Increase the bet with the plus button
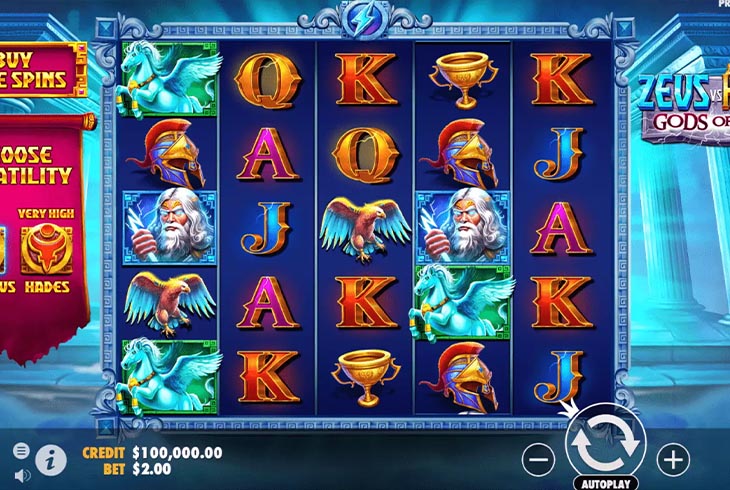Viewport: 730px width, 490px height. [x=673, y=459]
